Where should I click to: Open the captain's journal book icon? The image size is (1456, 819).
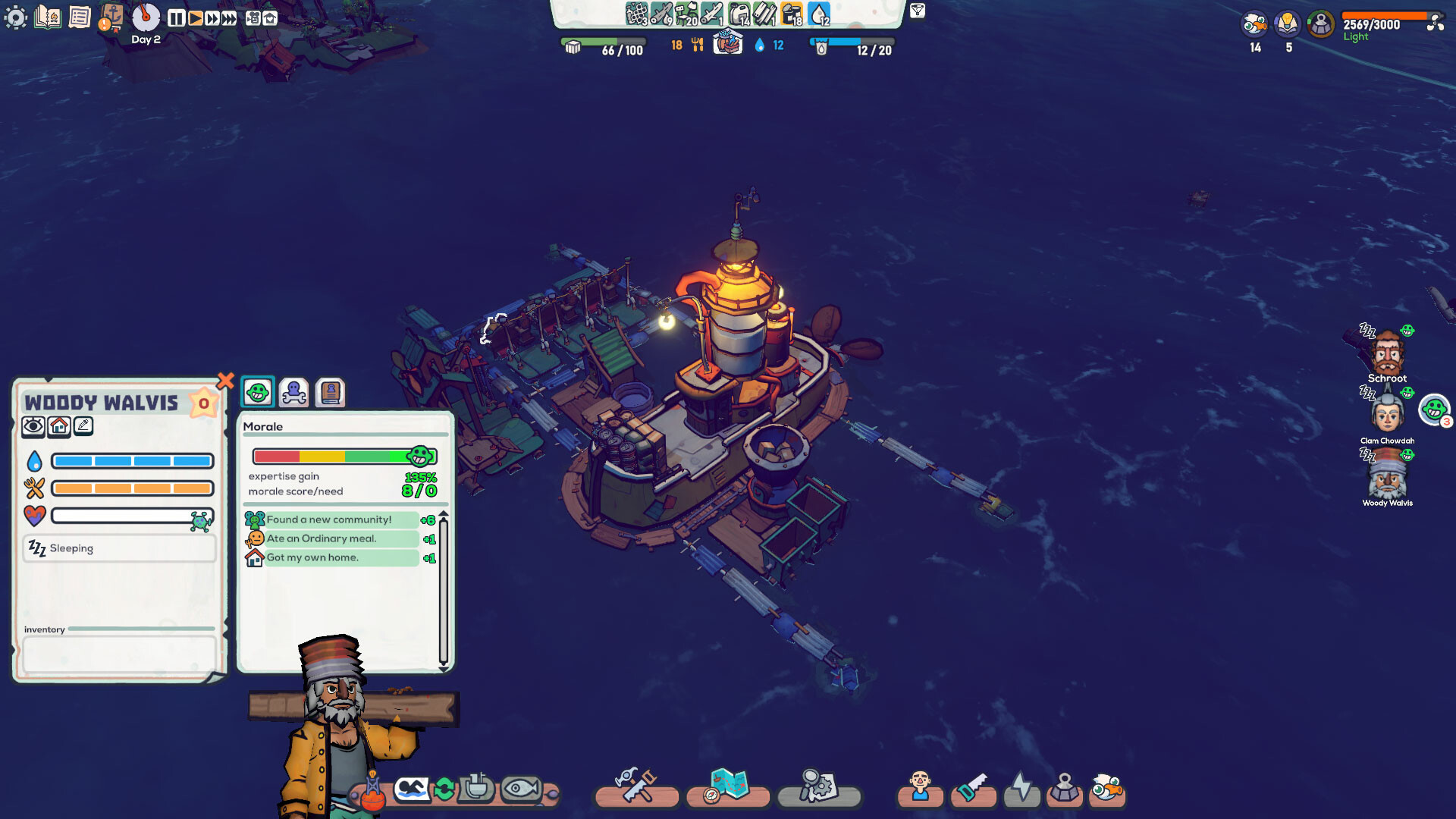click(47, 16)
